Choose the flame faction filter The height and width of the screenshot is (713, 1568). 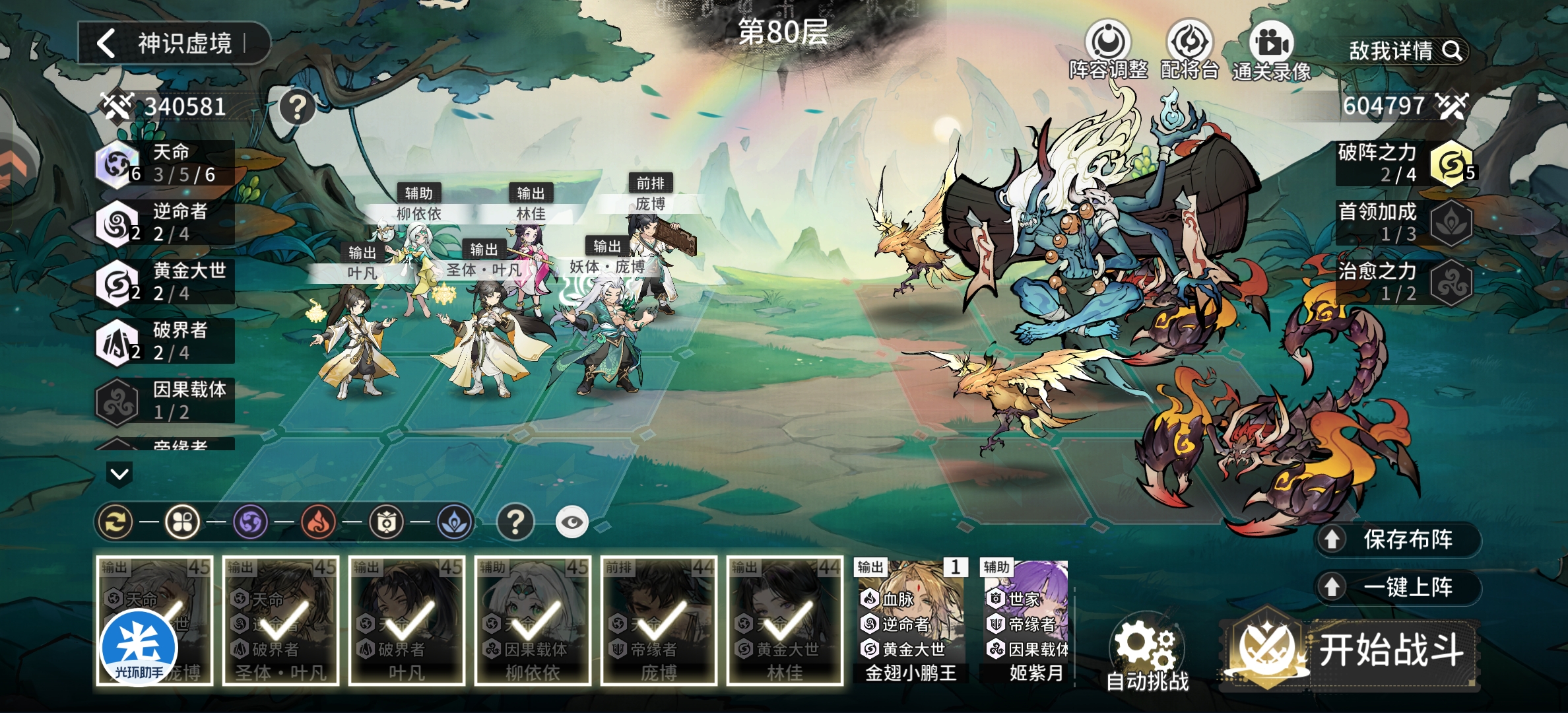[318, 523]
